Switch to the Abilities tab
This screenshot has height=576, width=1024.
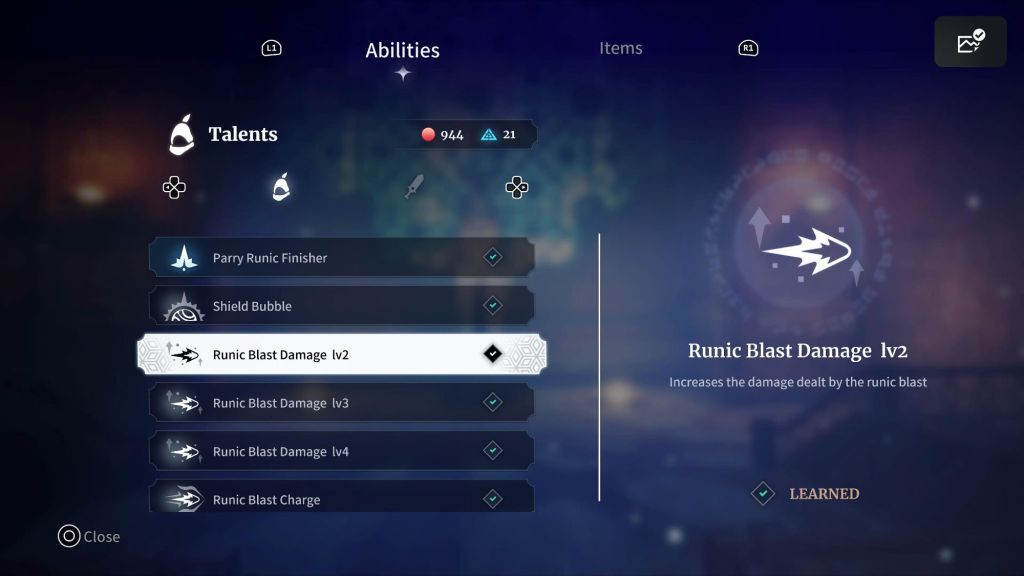tap(402, 50)
